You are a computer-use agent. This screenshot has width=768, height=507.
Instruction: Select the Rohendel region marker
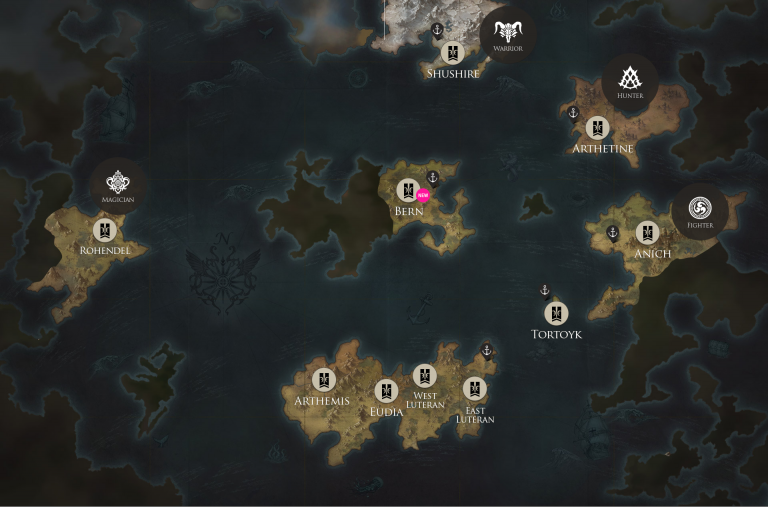coord(105,231)
